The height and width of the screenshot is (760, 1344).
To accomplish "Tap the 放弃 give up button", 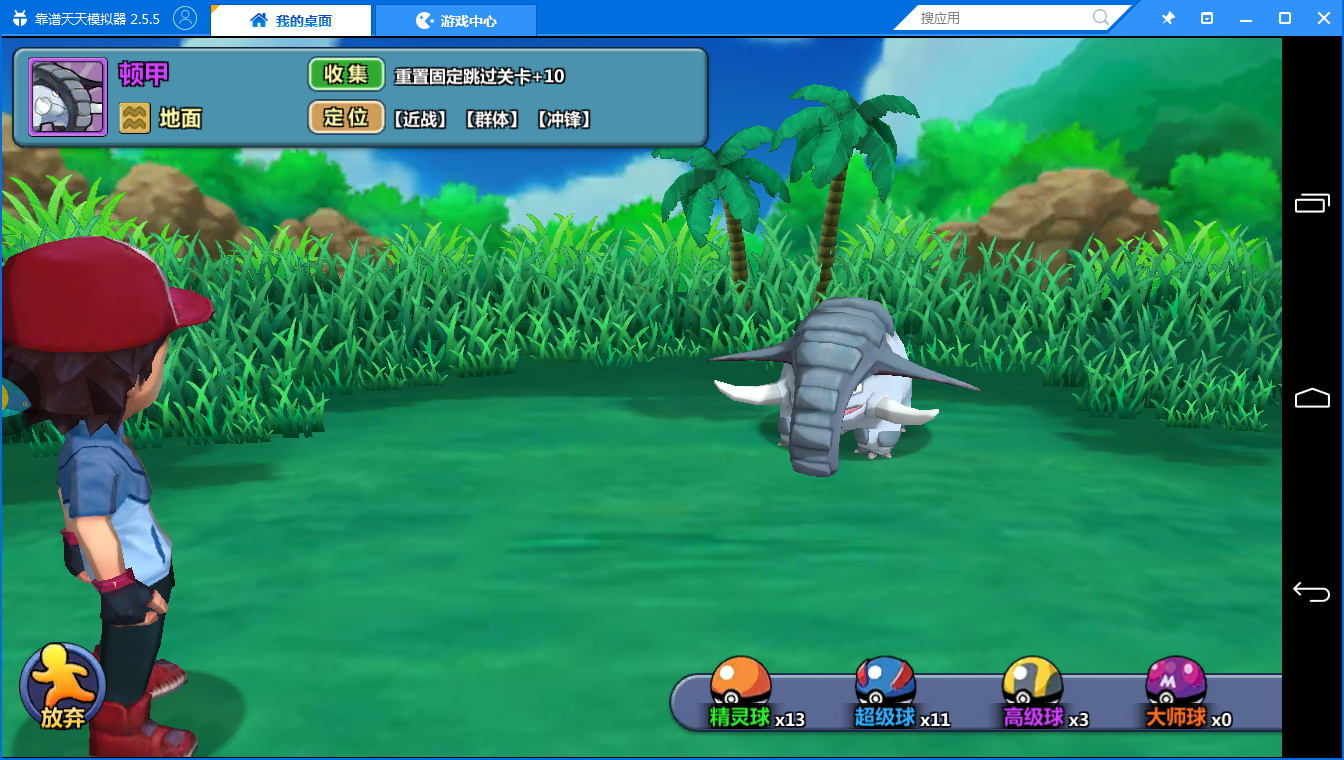I will [62, 688].
